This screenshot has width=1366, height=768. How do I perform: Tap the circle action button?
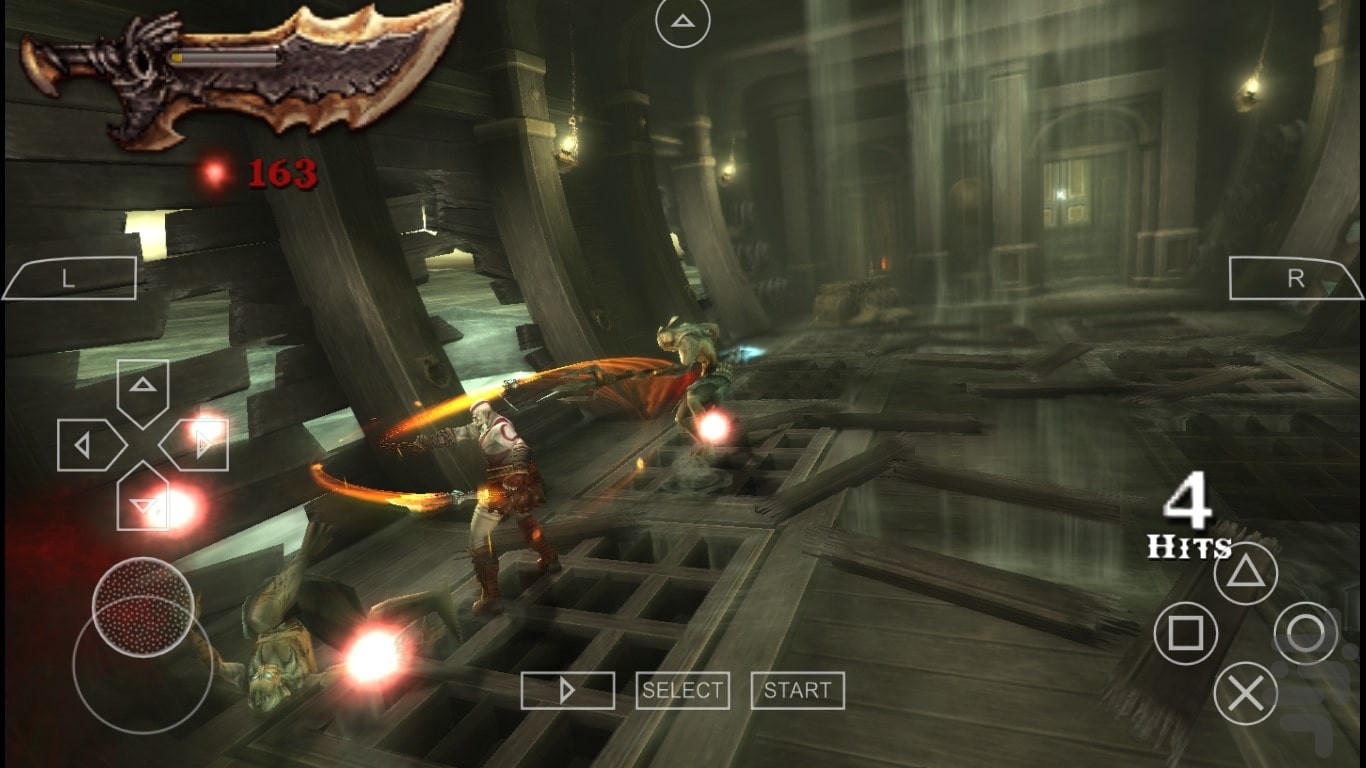1305,633
